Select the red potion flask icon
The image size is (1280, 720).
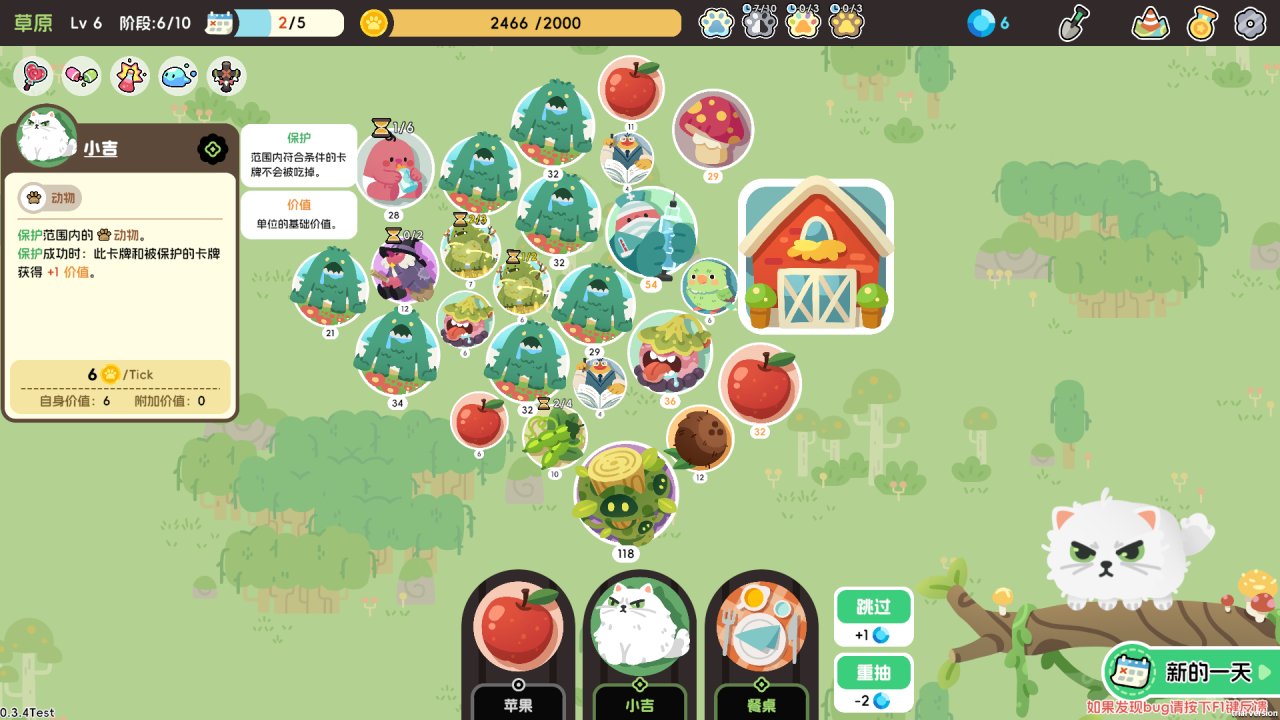coord(130,75)
